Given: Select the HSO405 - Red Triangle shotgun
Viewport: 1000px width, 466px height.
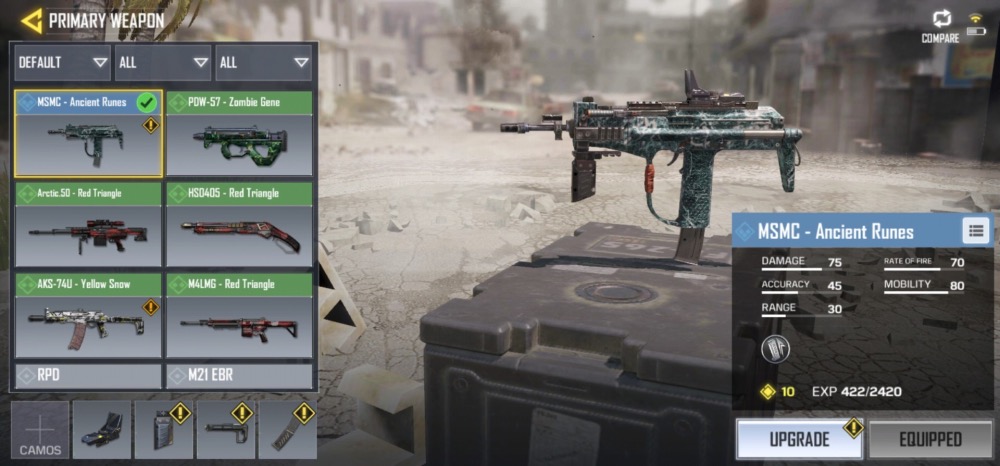Looking at the screenshot, I should [239, 223].
